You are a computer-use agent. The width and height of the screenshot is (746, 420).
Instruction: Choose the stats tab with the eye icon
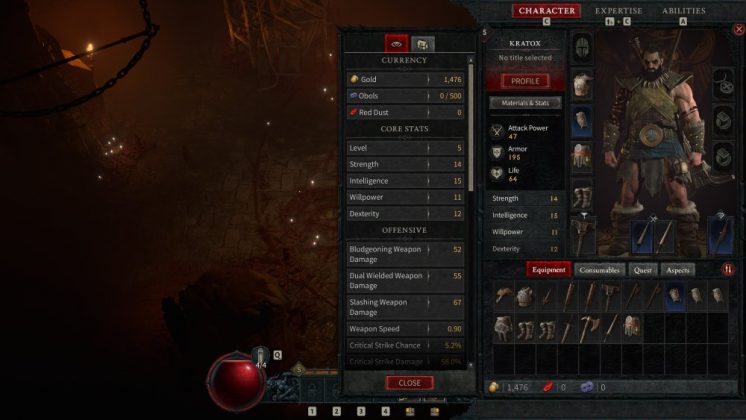pyautogui.click(x=396, y=44)
